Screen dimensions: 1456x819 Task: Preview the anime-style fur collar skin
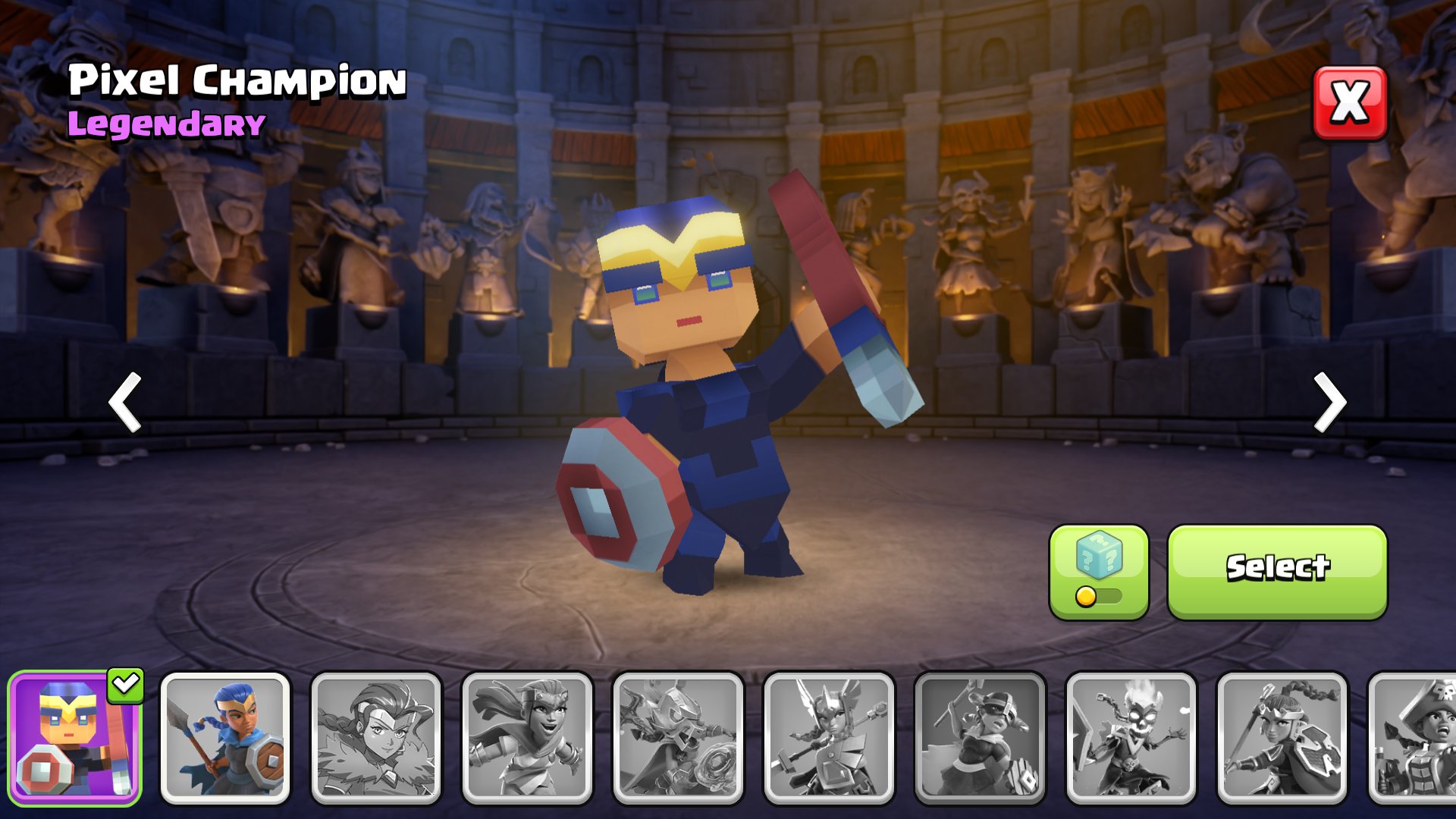[376, 738]
